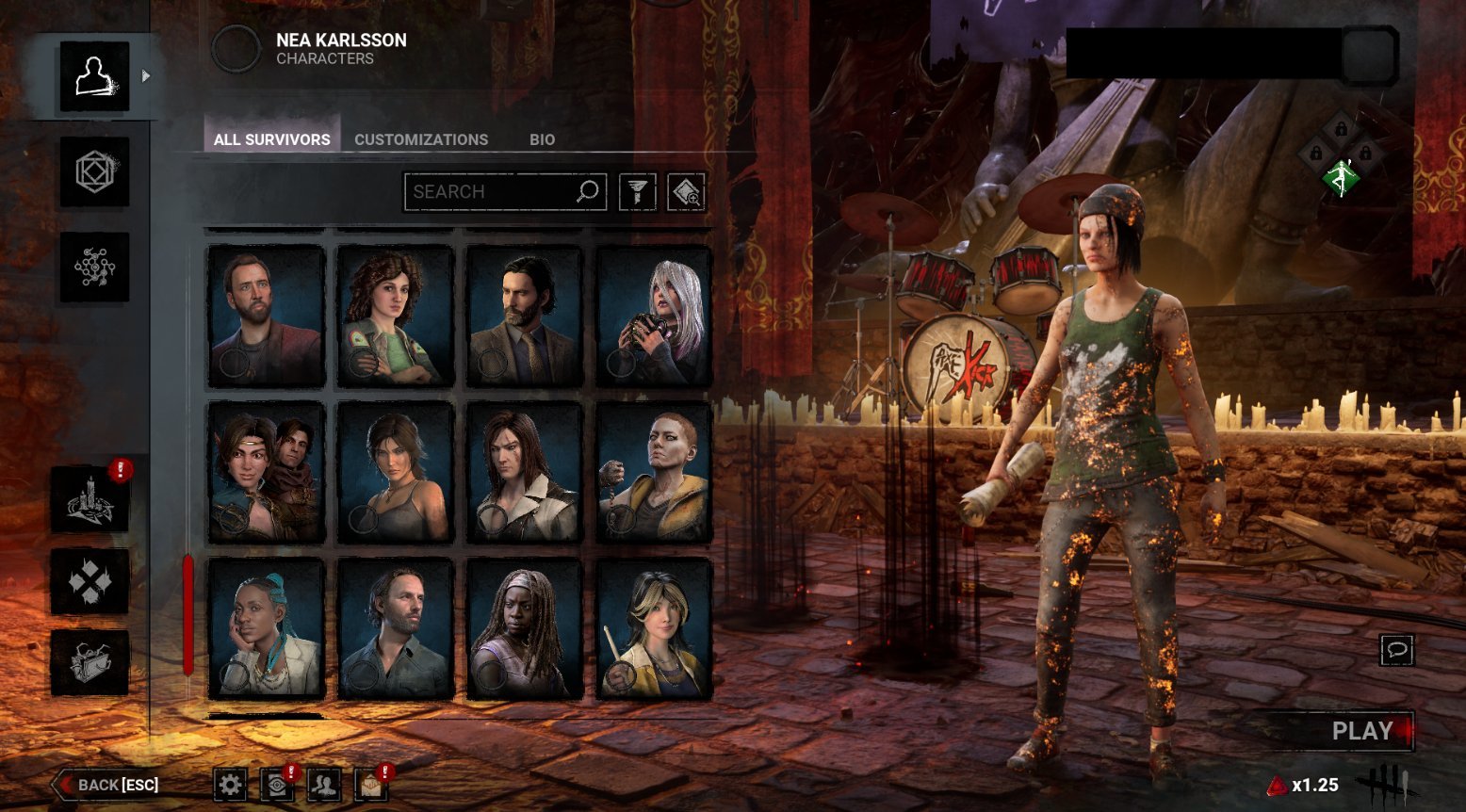The height and width of the screenshot is (812, 1466).
Task: Pick the survivor with teal hair wrap
Action: point(267,627)
